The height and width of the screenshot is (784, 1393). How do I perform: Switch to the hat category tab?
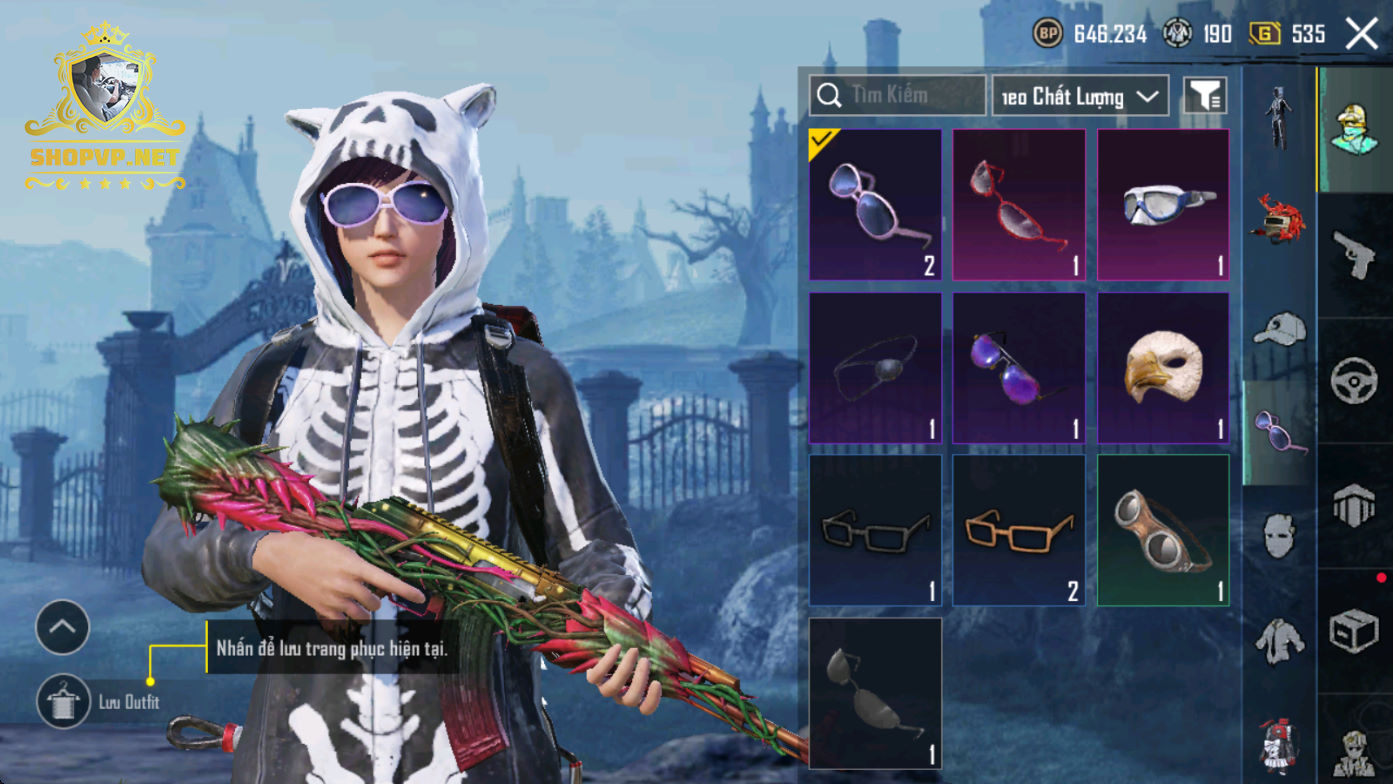pos(1279,328)
